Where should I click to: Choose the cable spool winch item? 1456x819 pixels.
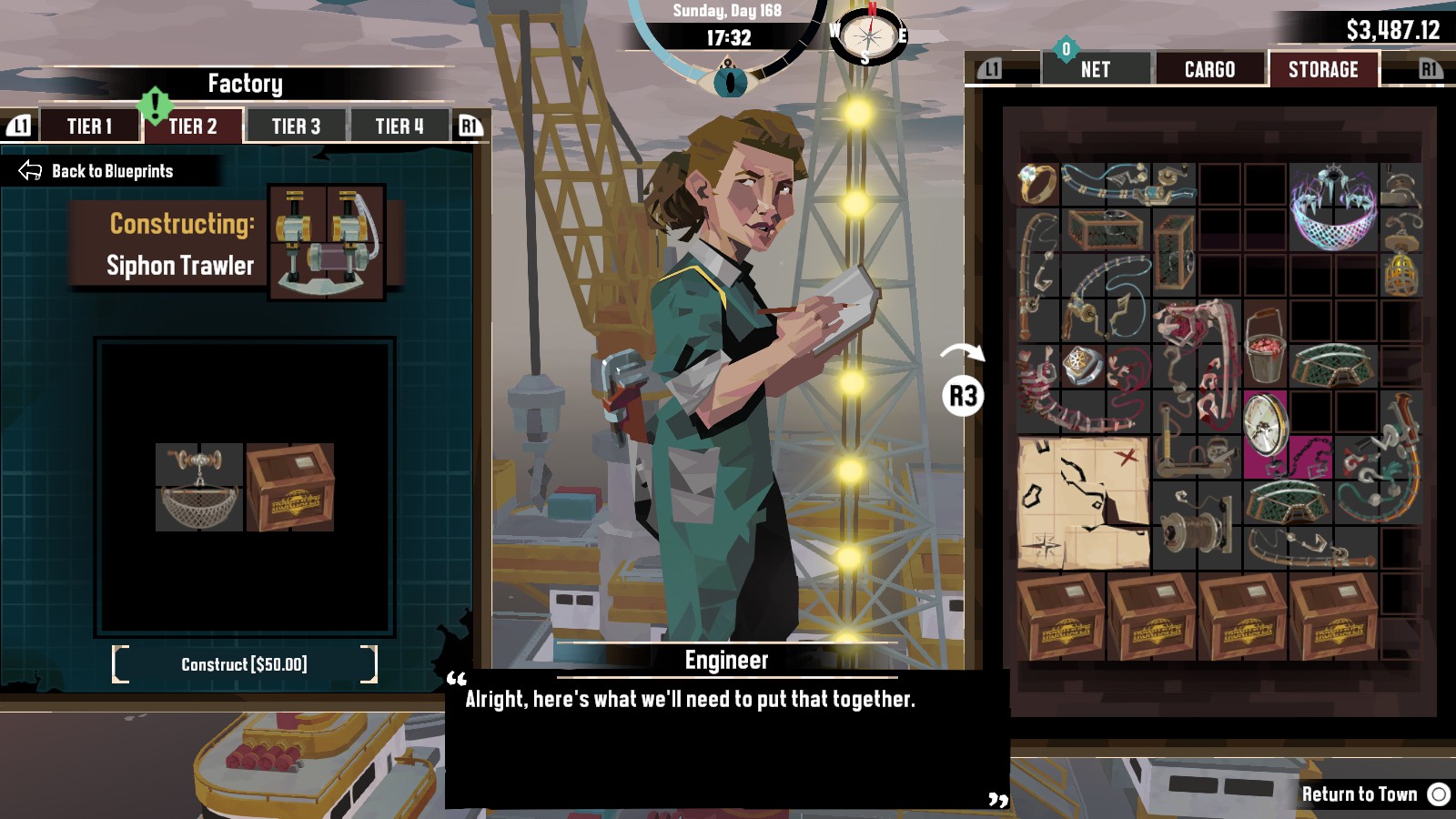click(x=1197, y=525)
